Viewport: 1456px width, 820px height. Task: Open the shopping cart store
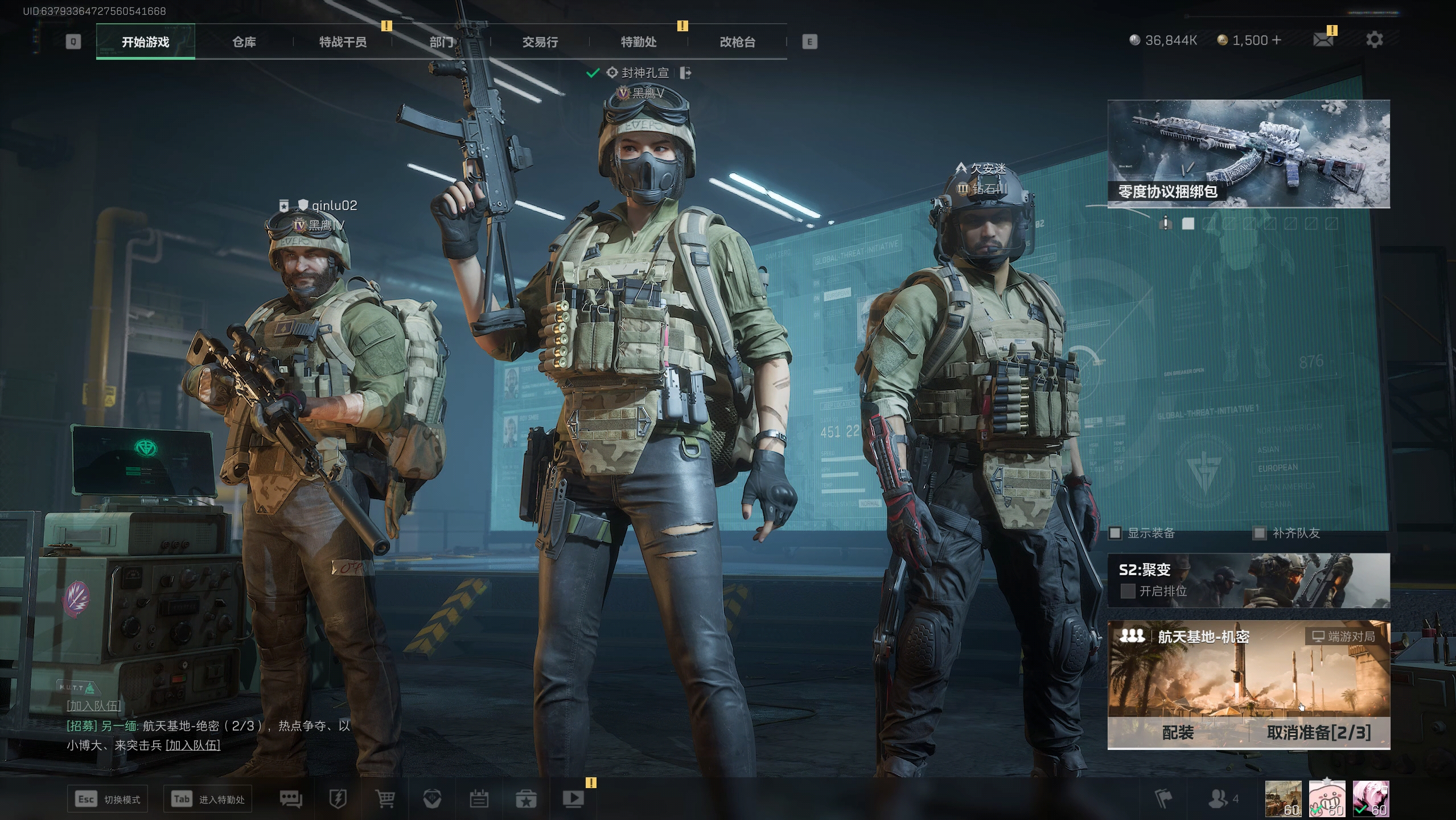tap(385, 799)
